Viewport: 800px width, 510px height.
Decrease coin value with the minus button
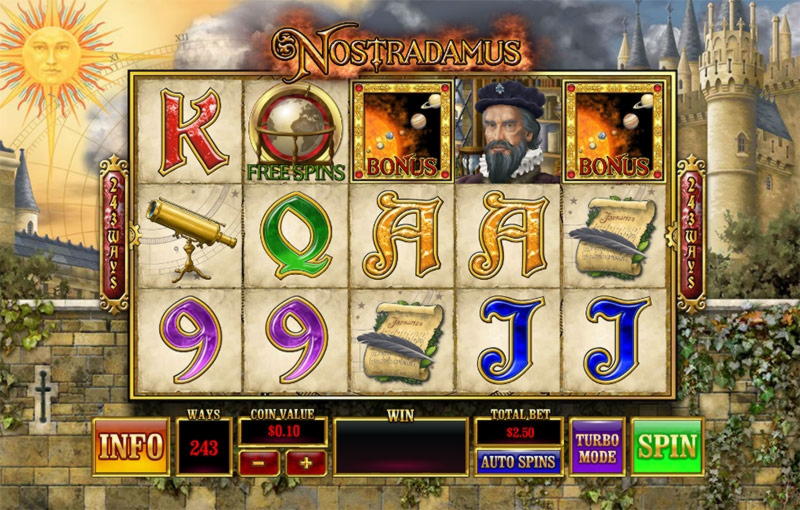pos(259,462)
